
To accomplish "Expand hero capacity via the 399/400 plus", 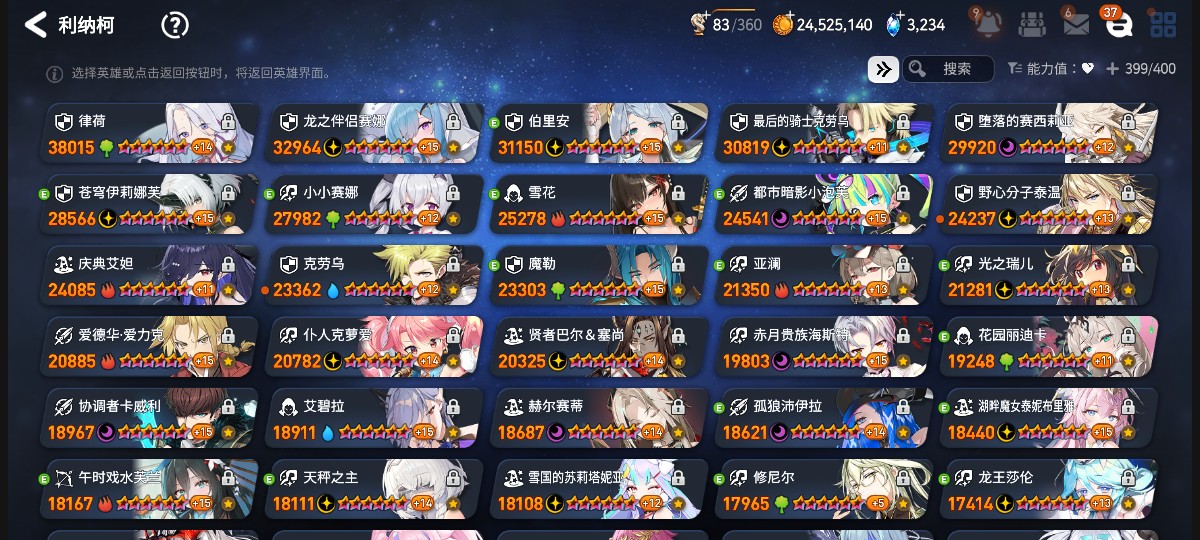I will point(1112,69).
